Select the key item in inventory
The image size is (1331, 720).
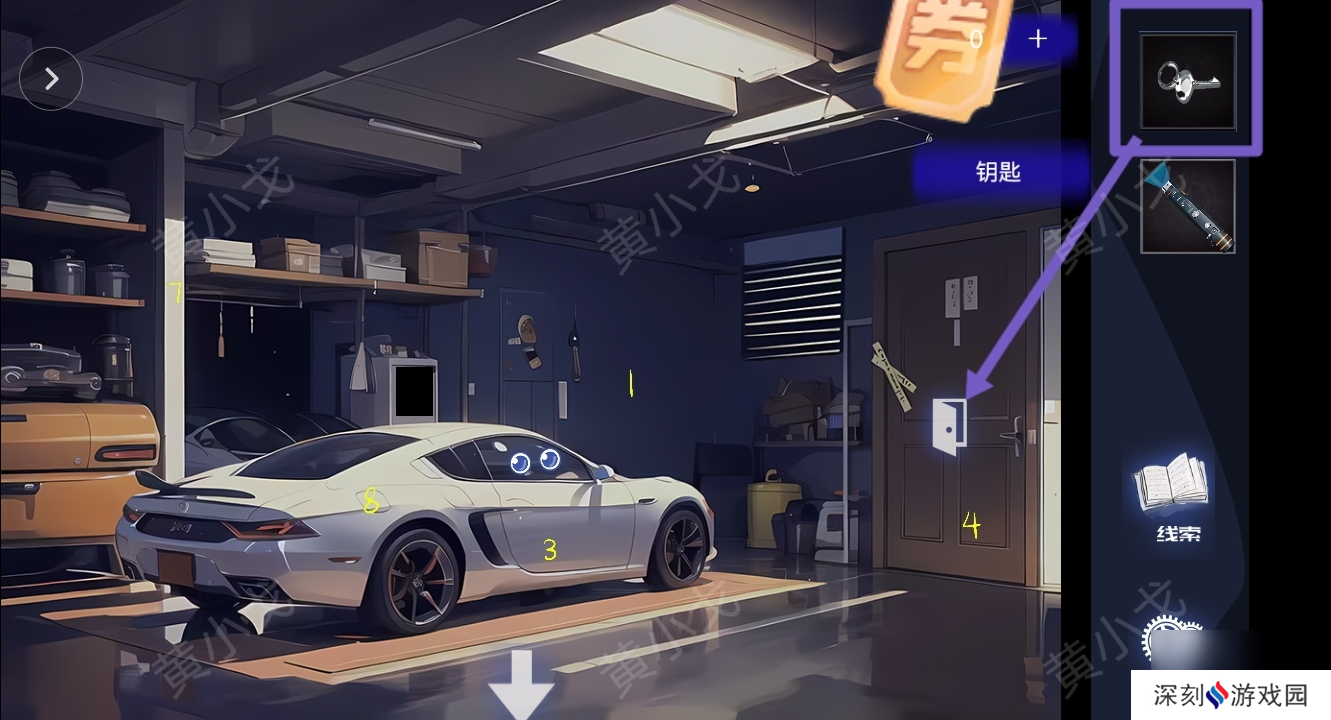point(1188,82)
